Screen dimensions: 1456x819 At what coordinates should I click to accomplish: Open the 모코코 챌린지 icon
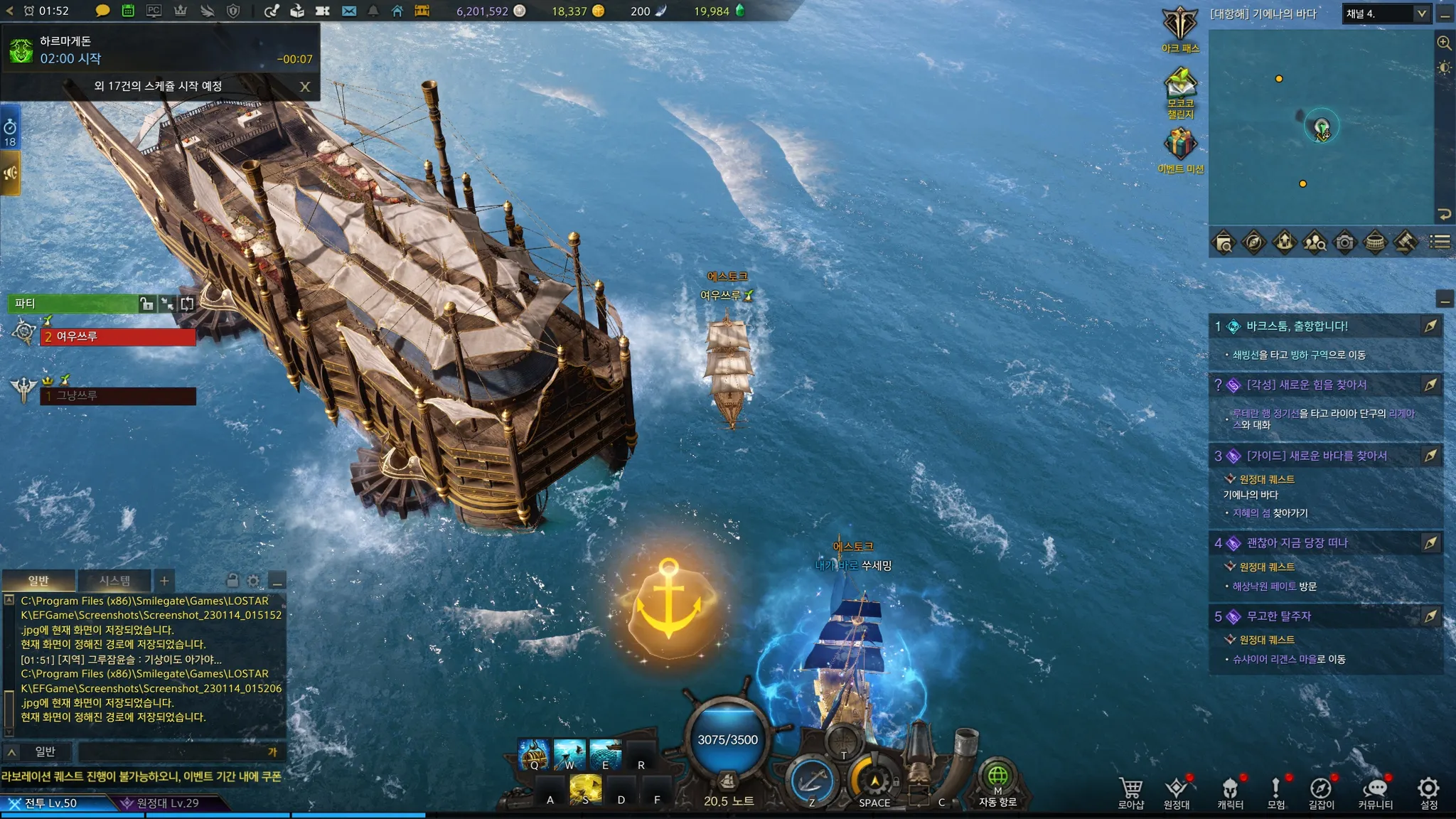tap(1180, 89)
